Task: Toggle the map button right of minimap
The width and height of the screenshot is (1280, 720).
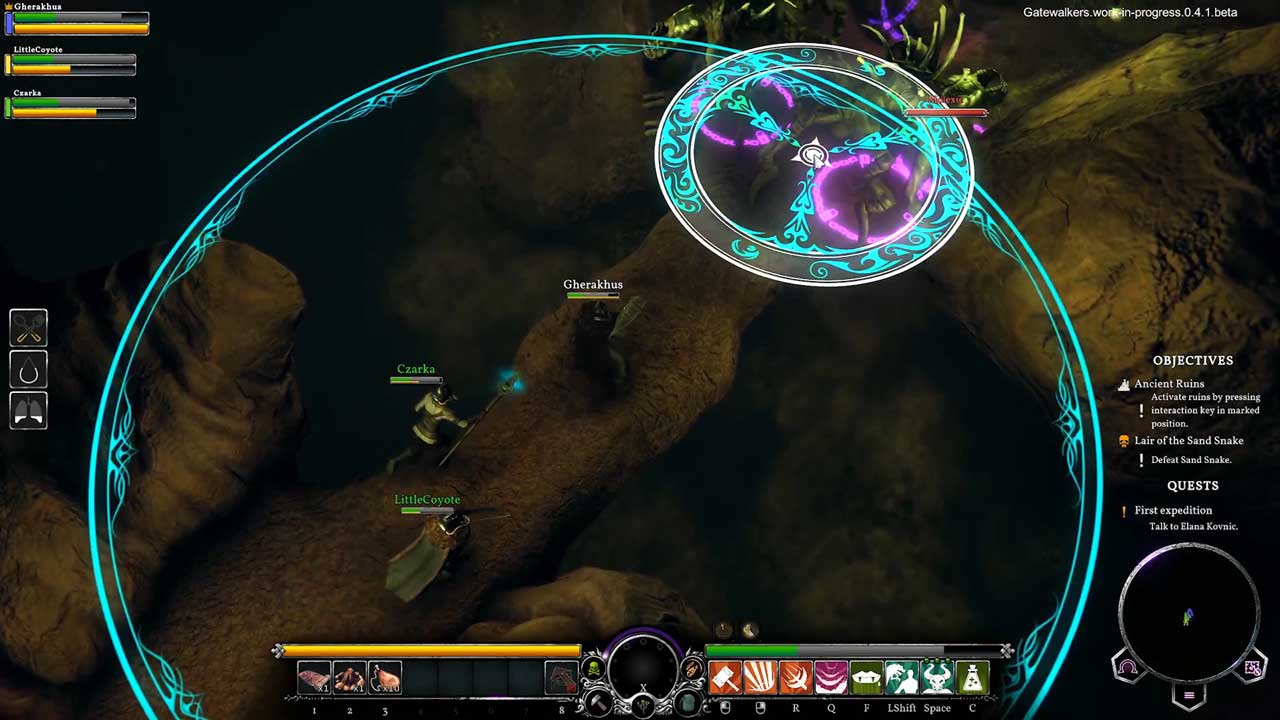Action: click(1252, 668)
